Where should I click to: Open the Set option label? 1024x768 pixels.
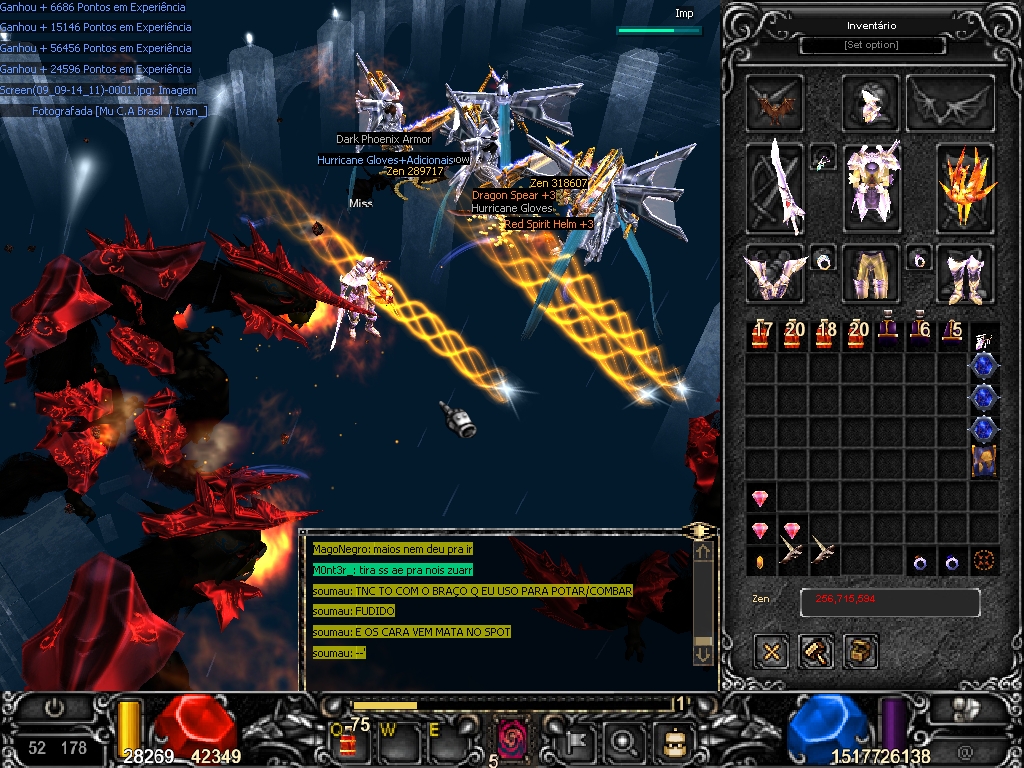872,45
